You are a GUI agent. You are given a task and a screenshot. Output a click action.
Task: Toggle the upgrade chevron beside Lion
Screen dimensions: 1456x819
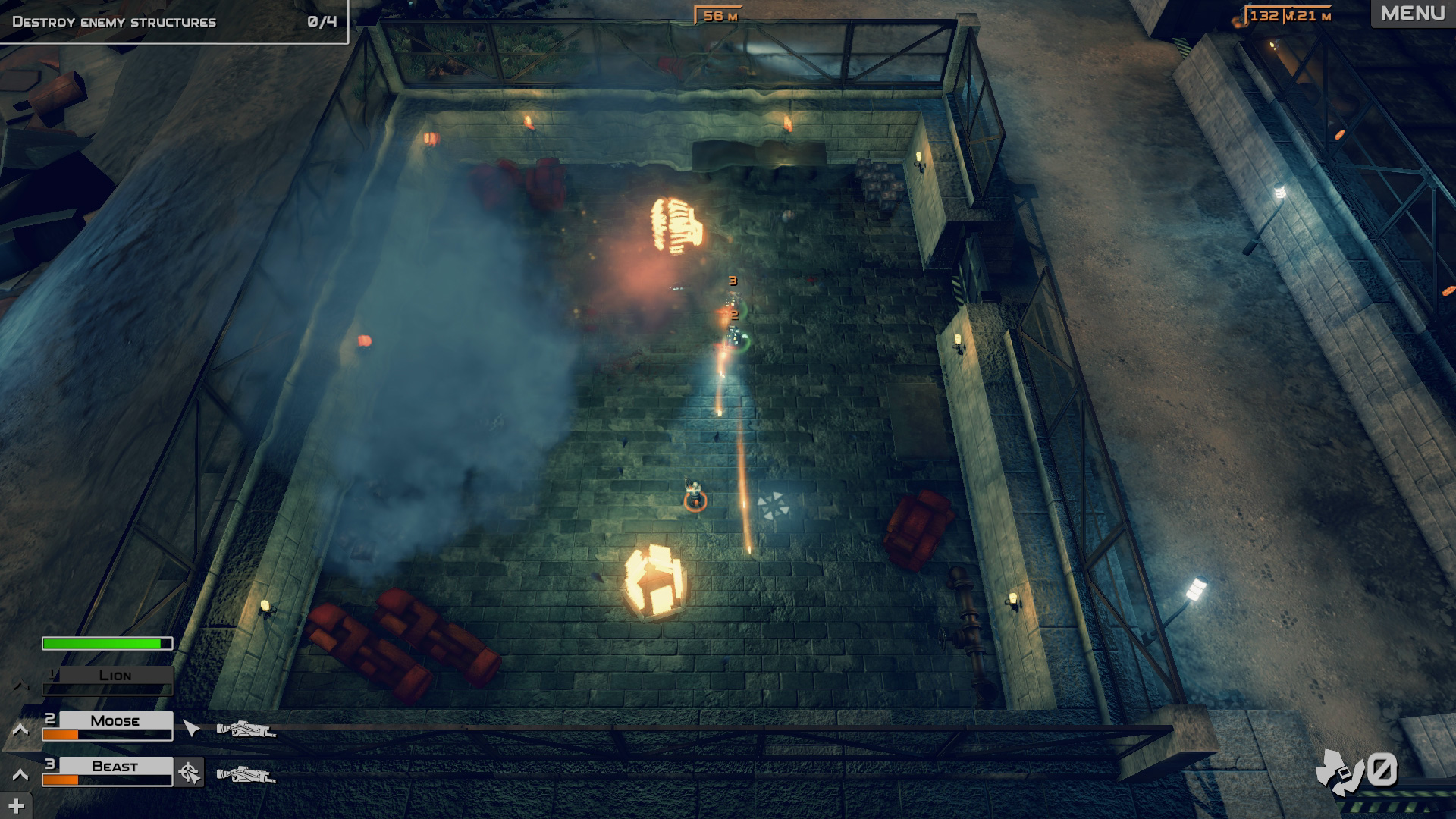pos(20,686)
